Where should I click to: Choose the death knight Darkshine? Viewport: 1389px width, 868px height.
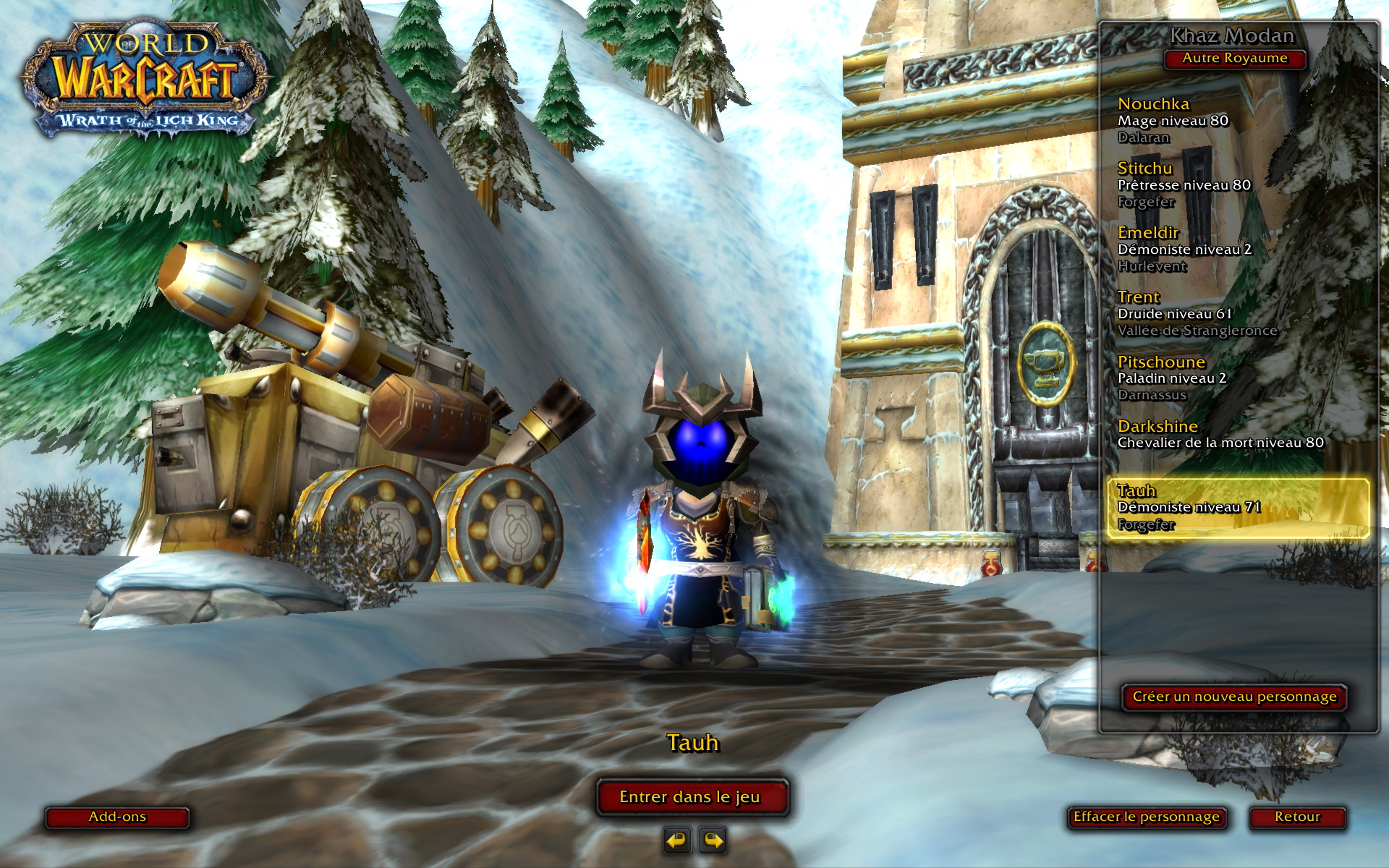pos(1220,435)
